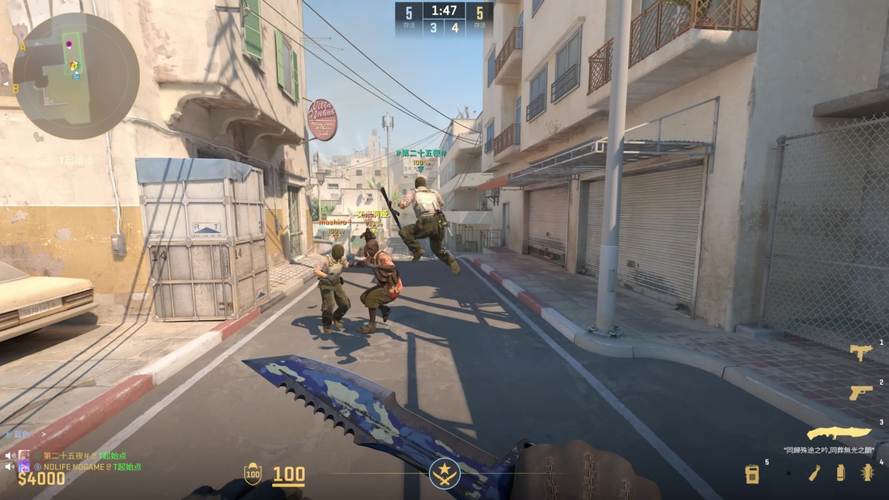Switch to the pistol in slot 2
The height and width of the screenshot is (500, 889).
click(x=859, y=392)
